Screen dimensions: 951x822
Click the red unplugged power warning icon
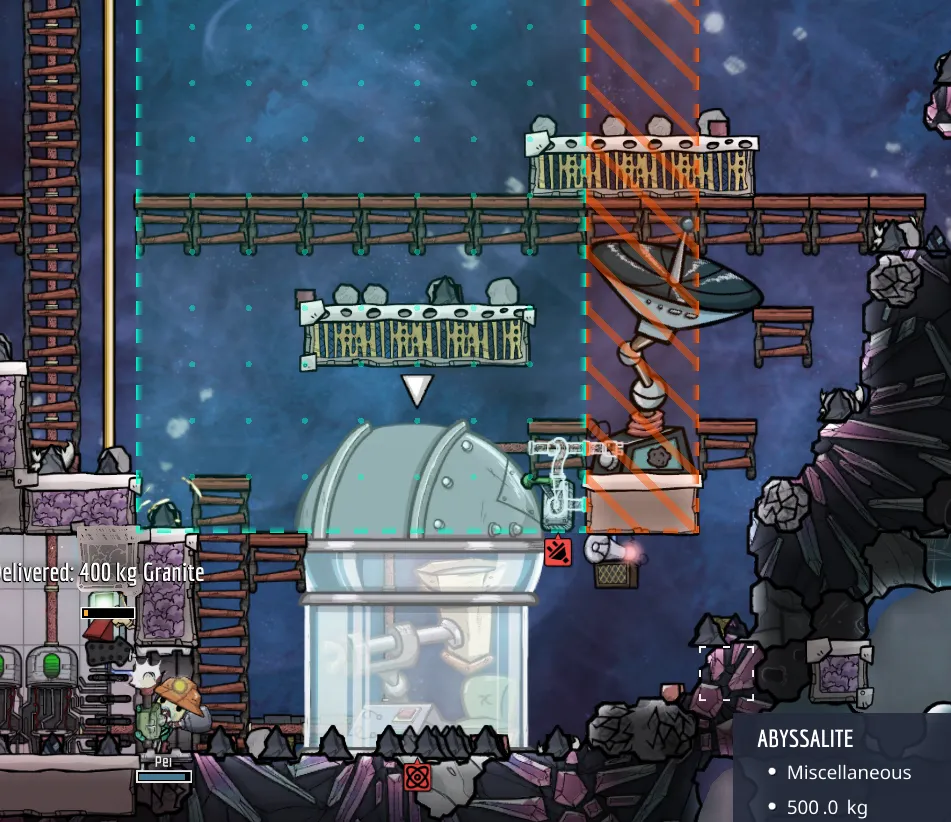coord(558,551)
